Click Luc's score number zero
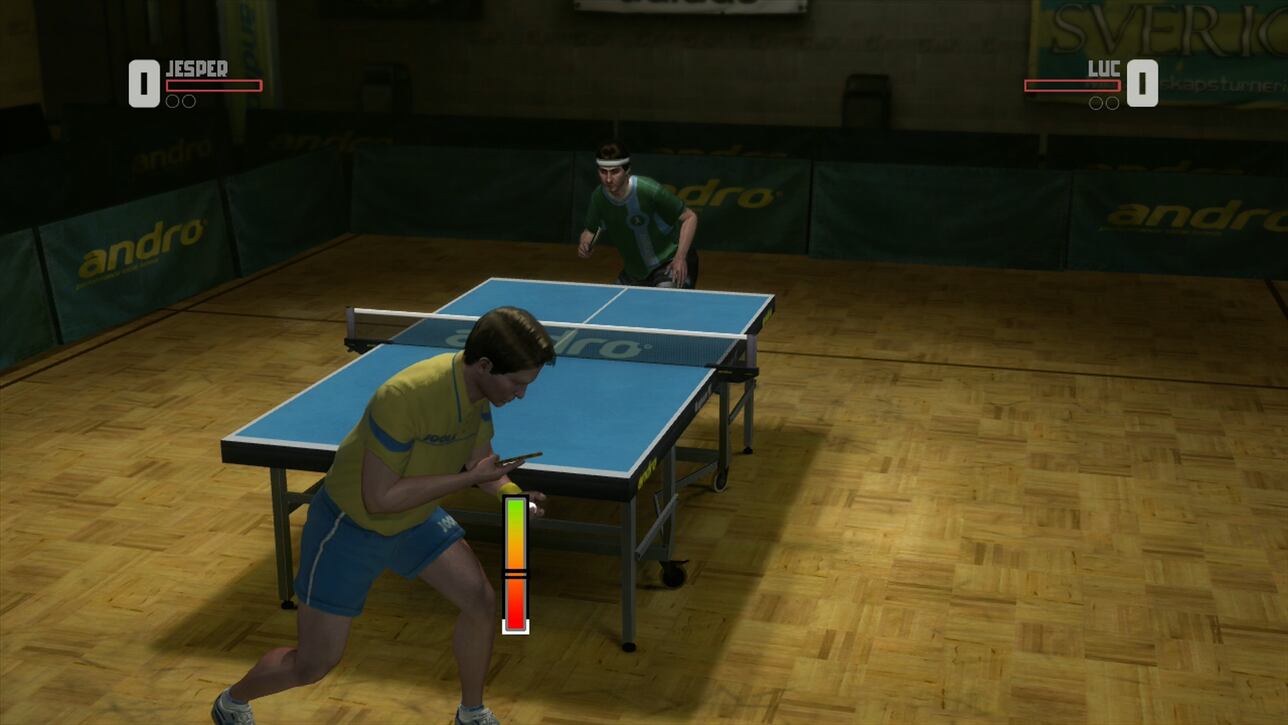1288x725 pixels. 1142,82
